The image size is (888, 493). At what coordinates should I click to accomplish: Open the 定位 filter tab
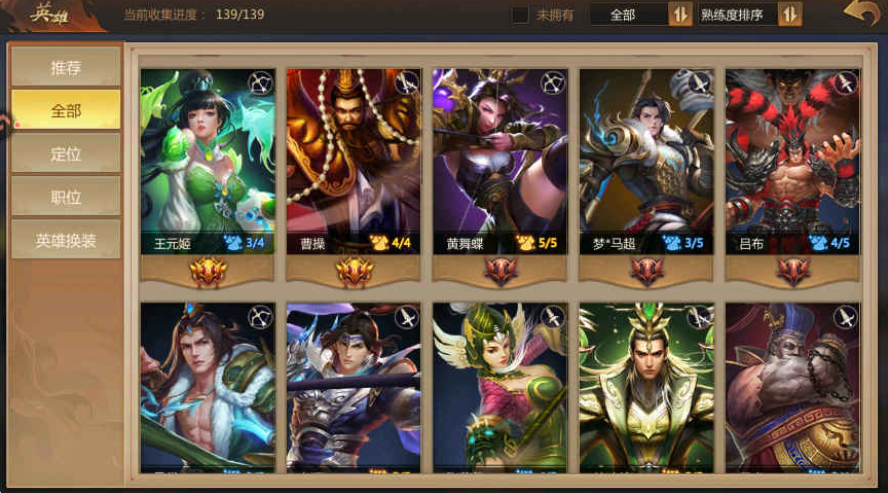tap(66, 154)
